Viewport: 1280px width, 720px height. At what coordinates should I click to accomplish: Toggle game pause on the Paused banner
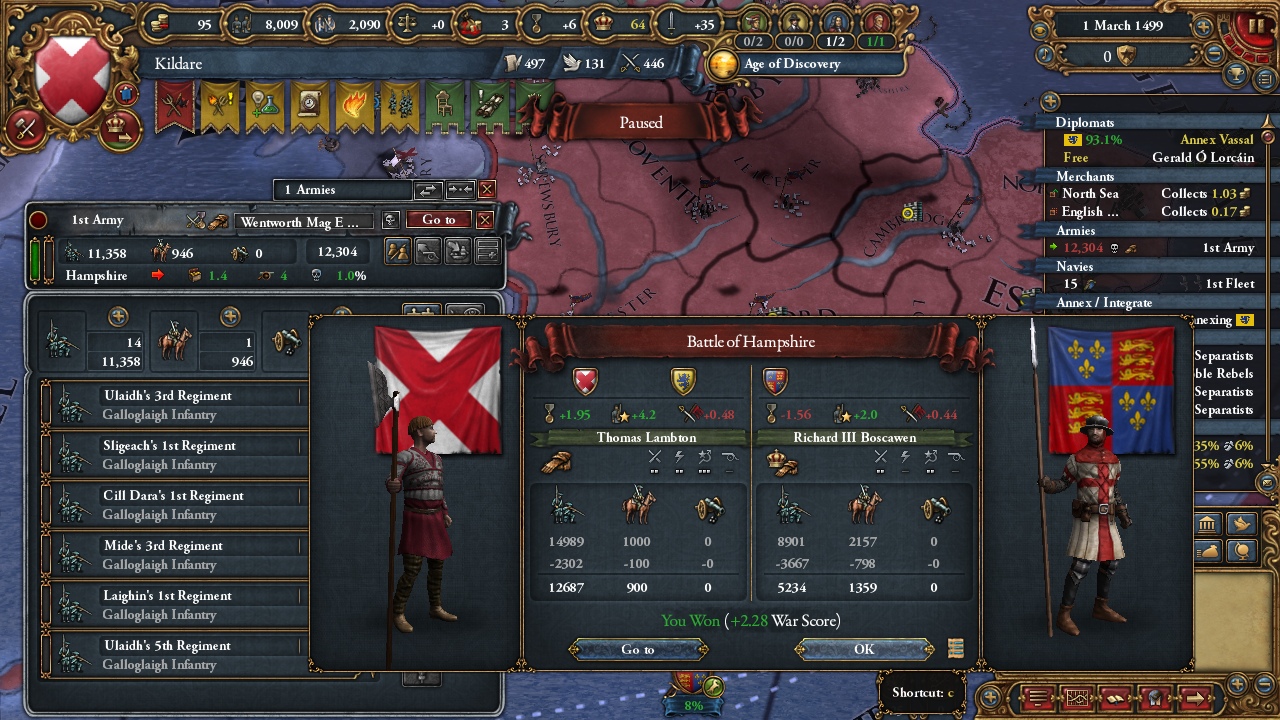pos(639,122)
